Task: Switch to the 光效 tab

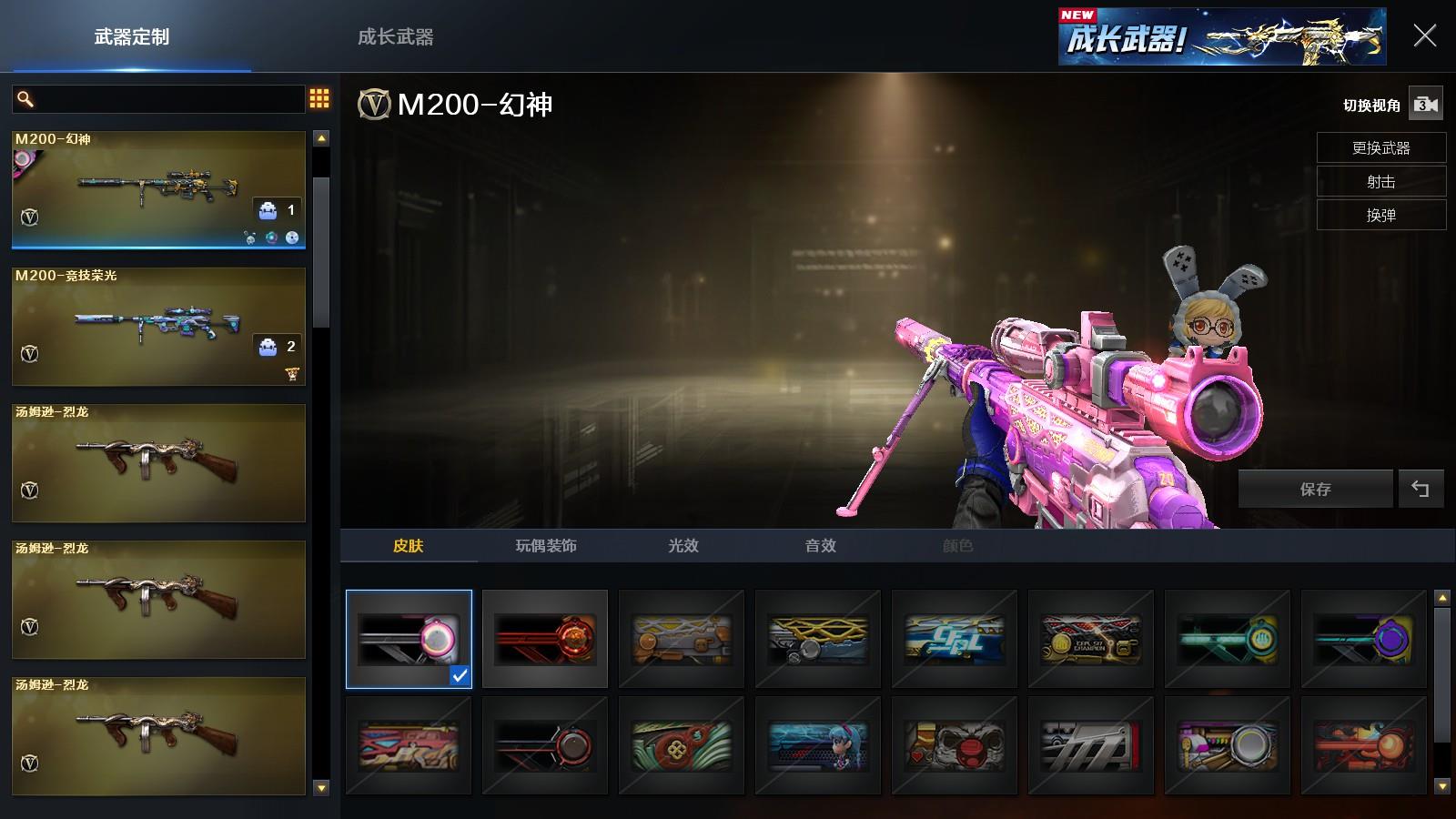Action: click(x=683, y=546)
